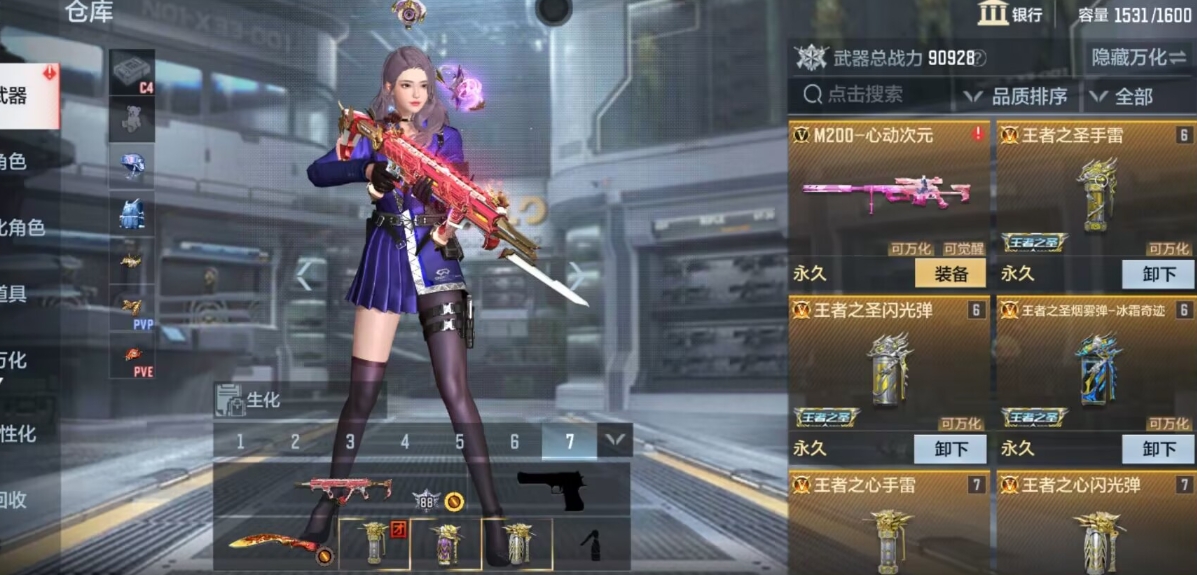Open the PVE category icon
Image resolution: width=1197 pixels, height=575 pixels.
pos(131,357)
